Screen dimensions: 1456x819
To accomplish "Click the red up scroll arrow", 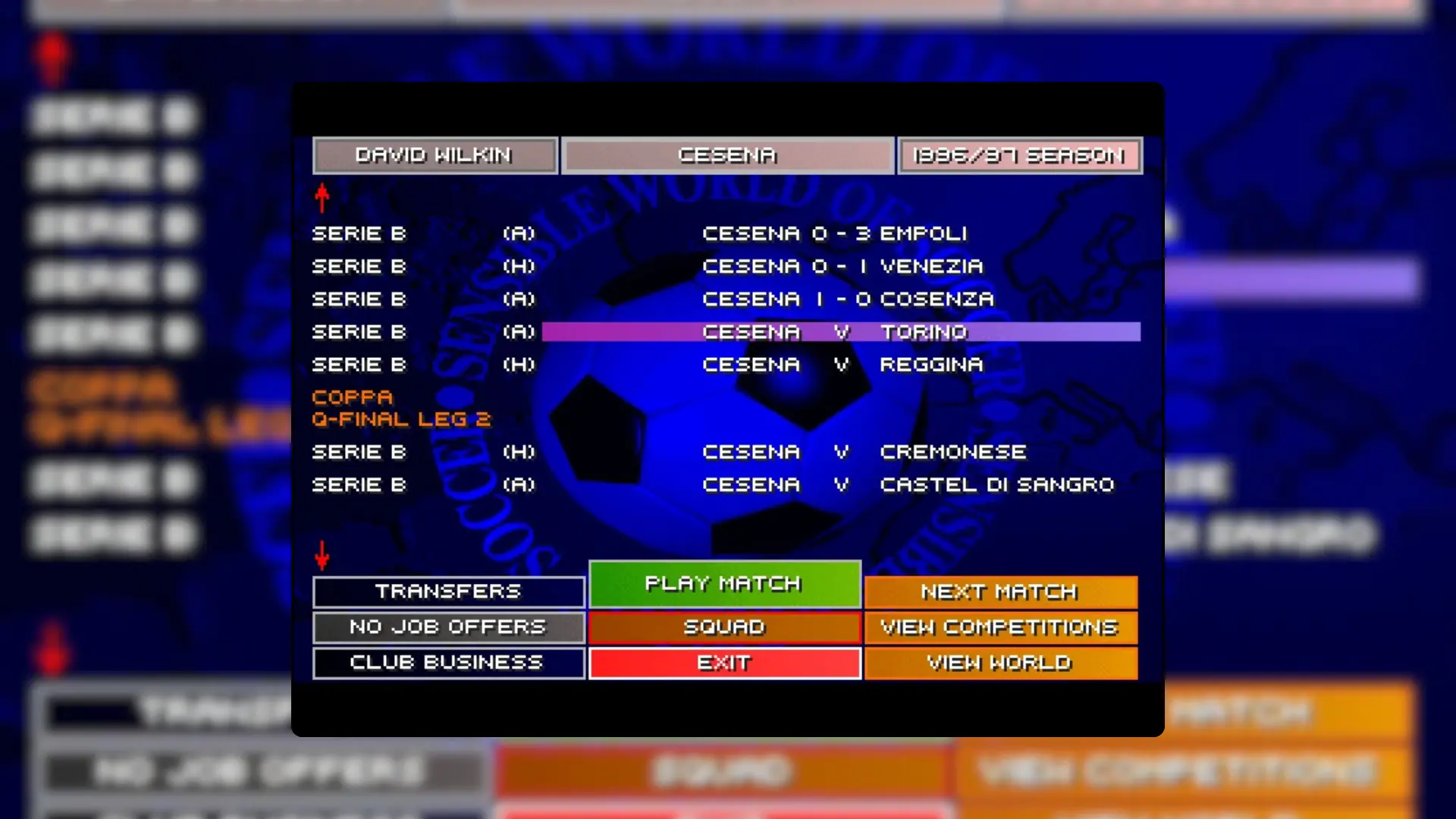I will 322,196.
